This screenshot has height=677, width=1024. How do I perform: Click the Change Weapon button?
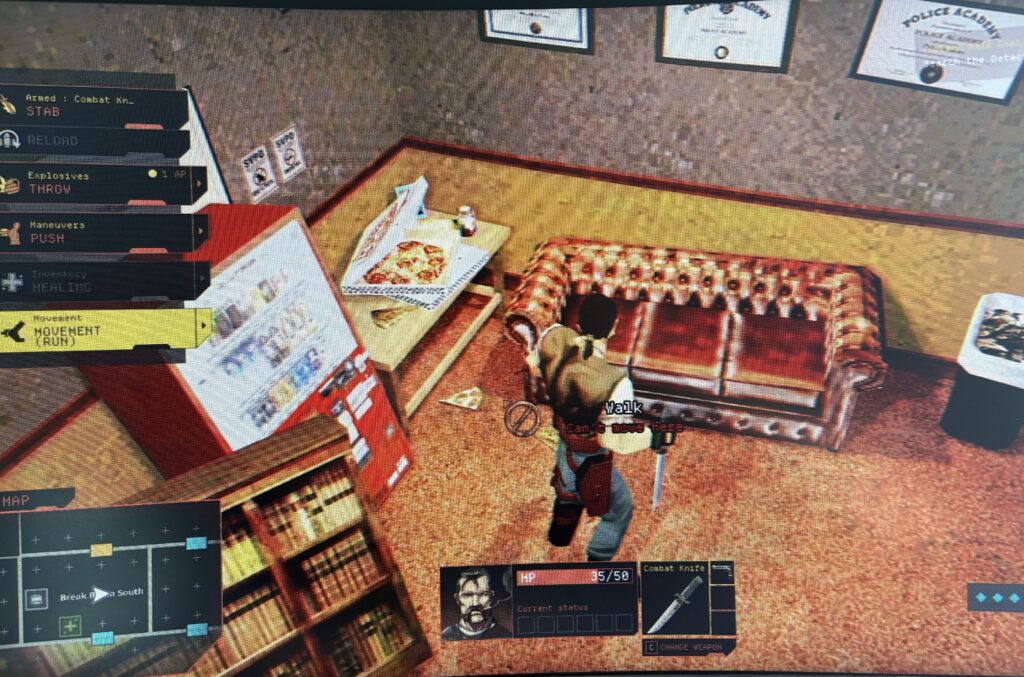(690, 647)
